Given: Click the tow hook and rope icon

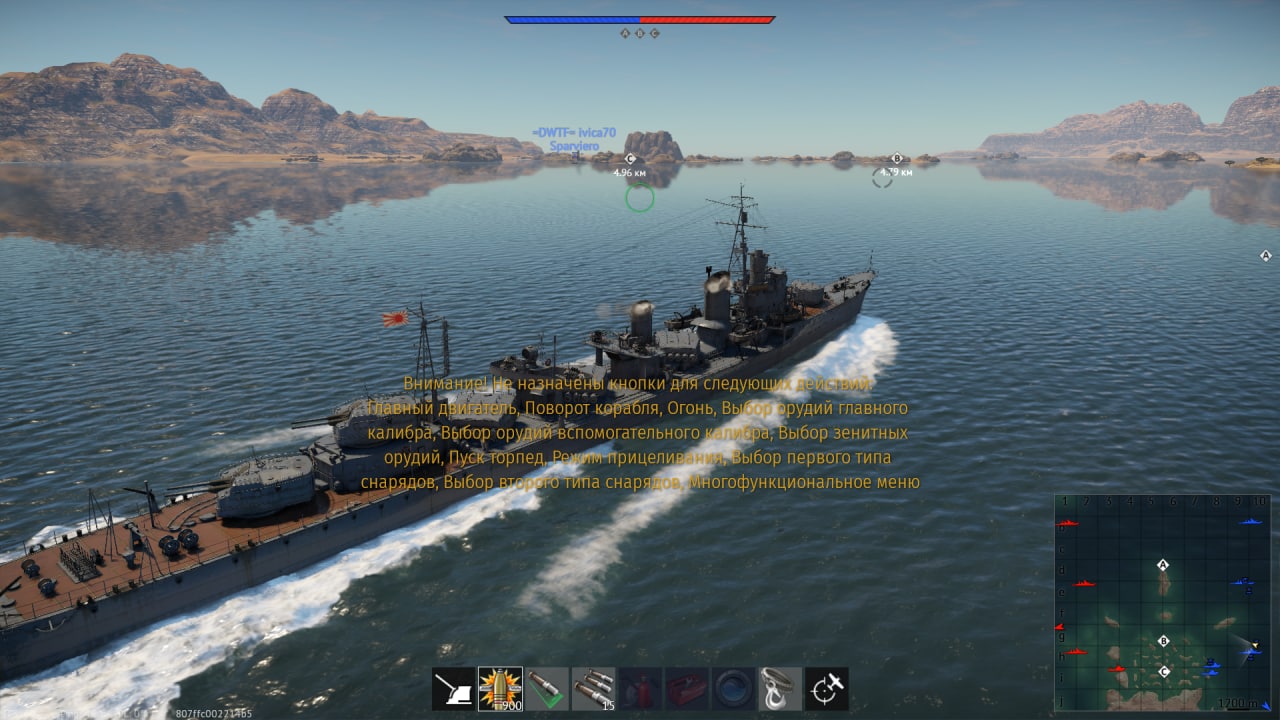Looking at the screenshot, I should pyautogui.click(x=780, y=689).
